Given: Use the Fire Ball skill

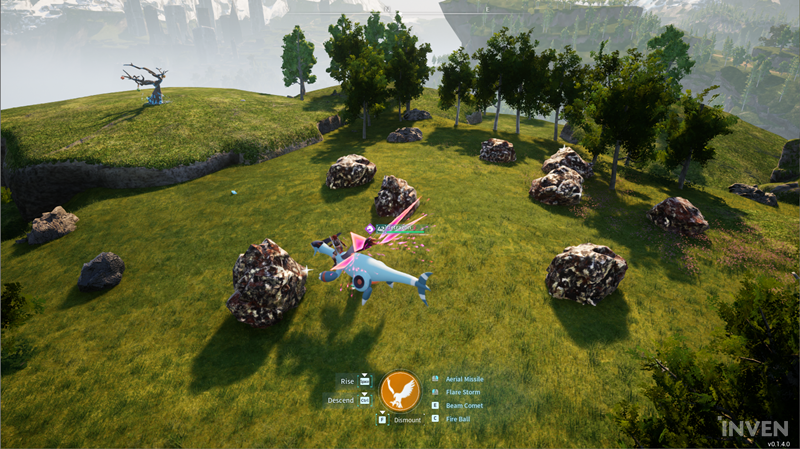Looking at the screenshot, I should coord(458,418).
